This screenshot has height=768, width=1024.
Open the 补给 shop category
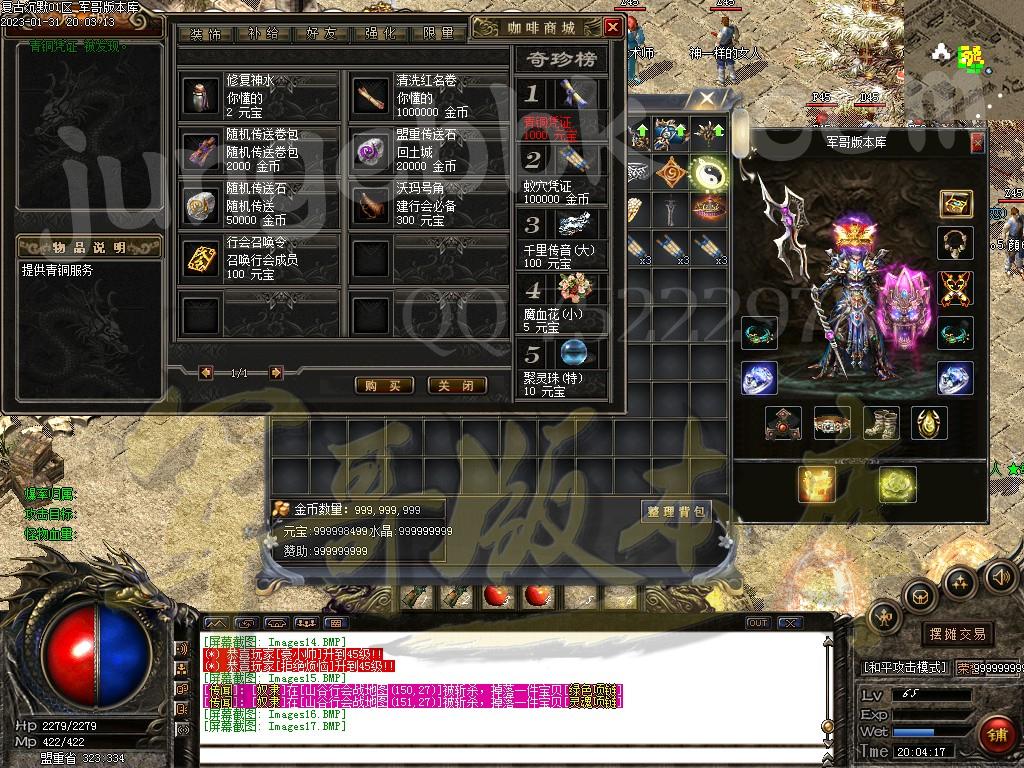coord(263,34)
